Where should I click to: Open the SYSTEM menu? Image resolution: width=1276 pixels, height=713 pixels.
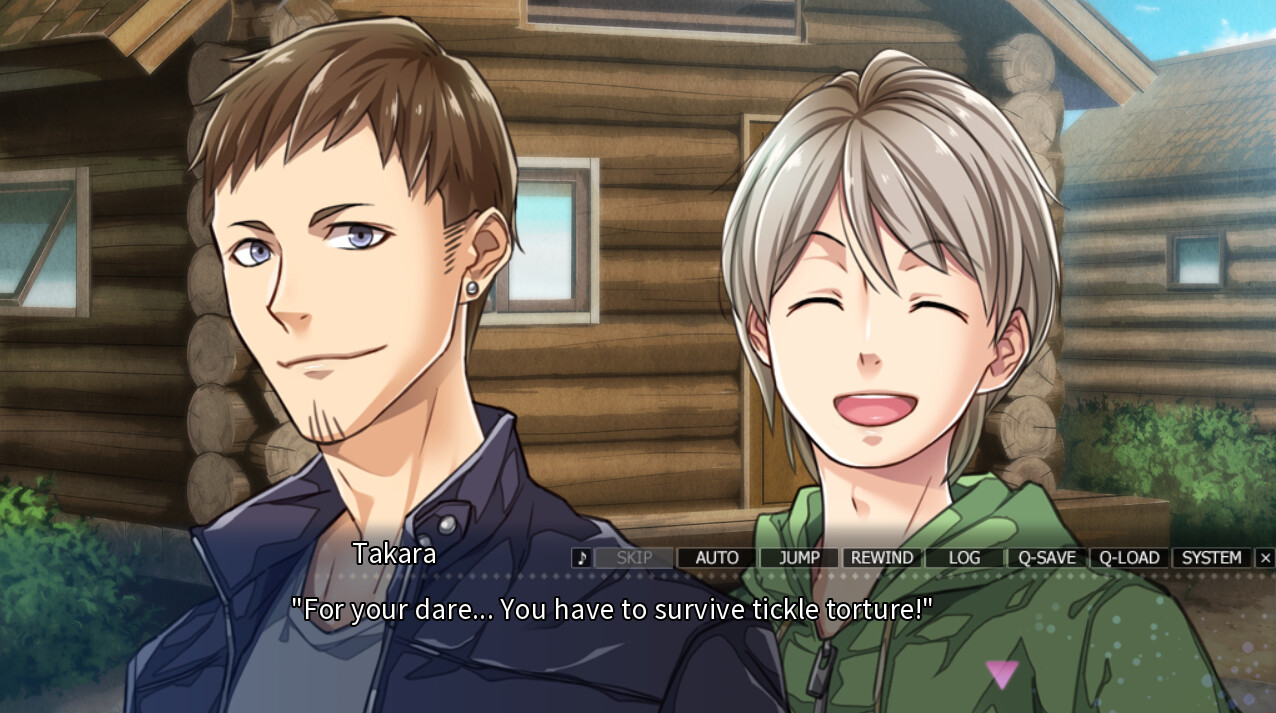(x=1211, y=558)
